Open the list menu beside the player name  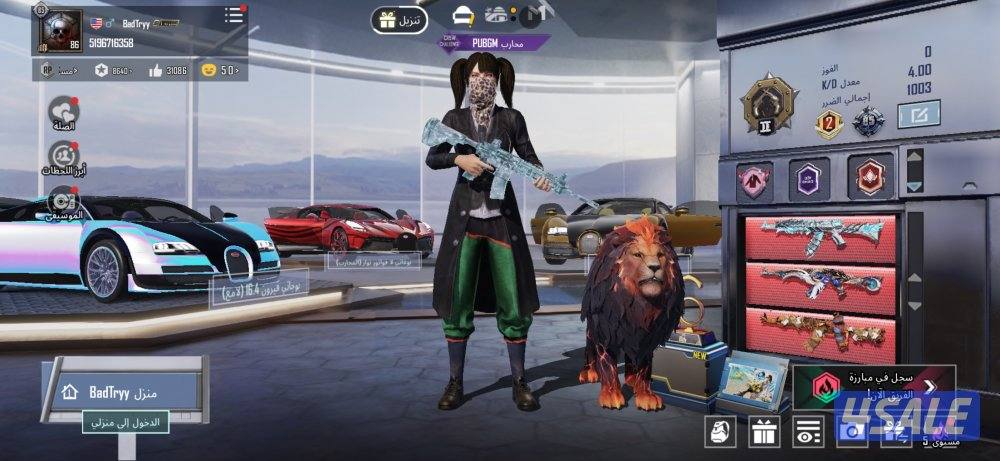point(234,15)
